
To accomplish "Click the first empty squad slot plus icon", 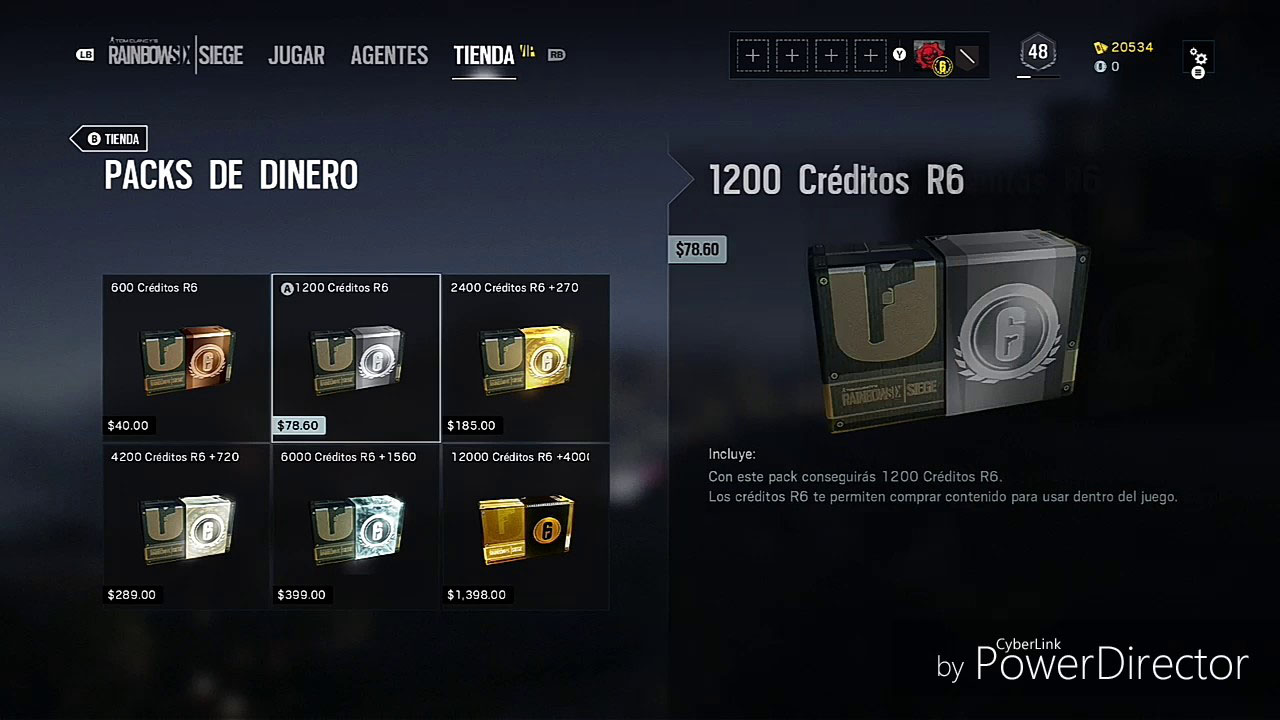I will coord(753,55).
